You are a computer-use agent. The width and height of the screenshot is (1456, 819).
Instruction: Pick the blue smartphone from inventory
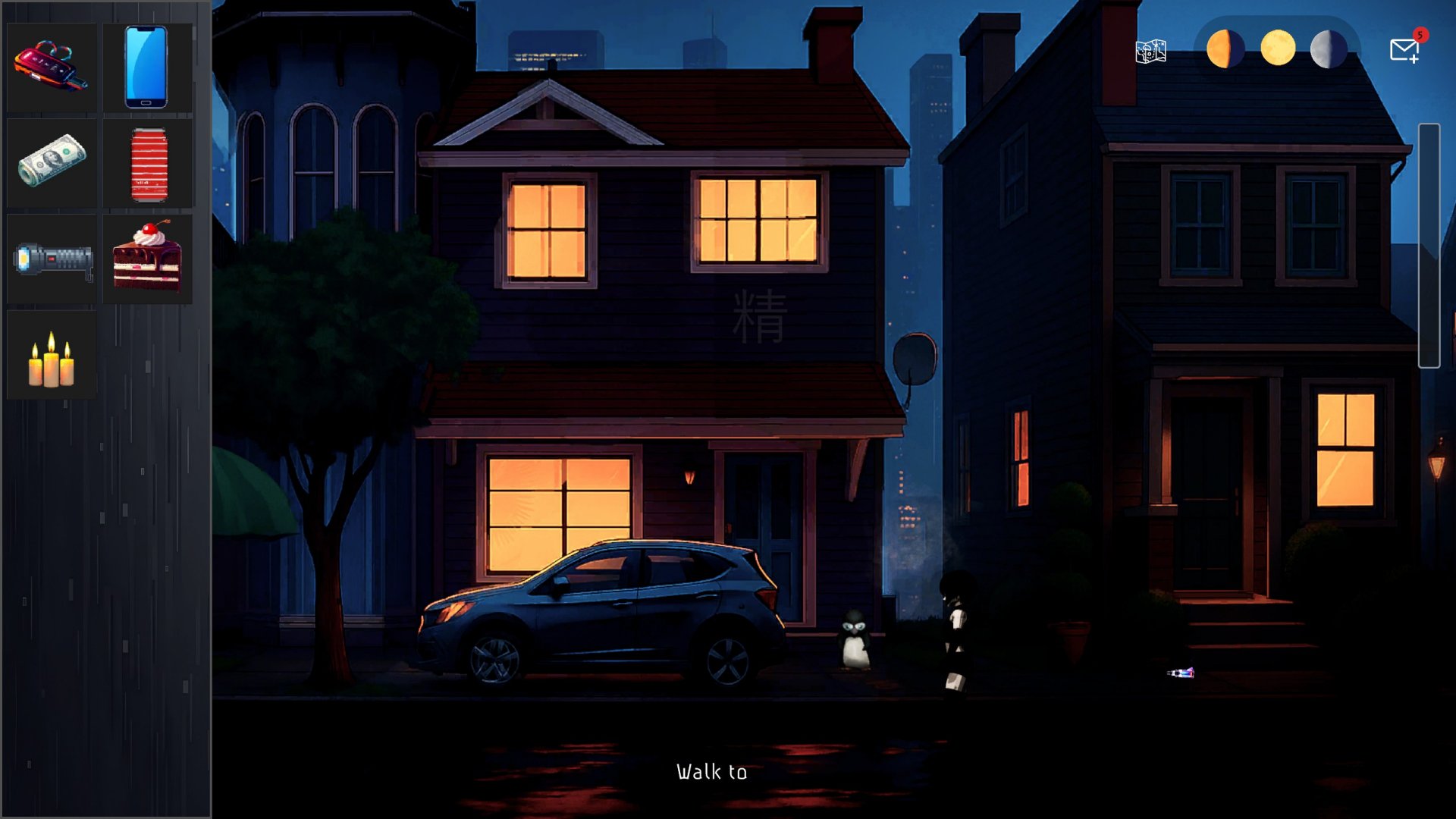pos(146,67)
